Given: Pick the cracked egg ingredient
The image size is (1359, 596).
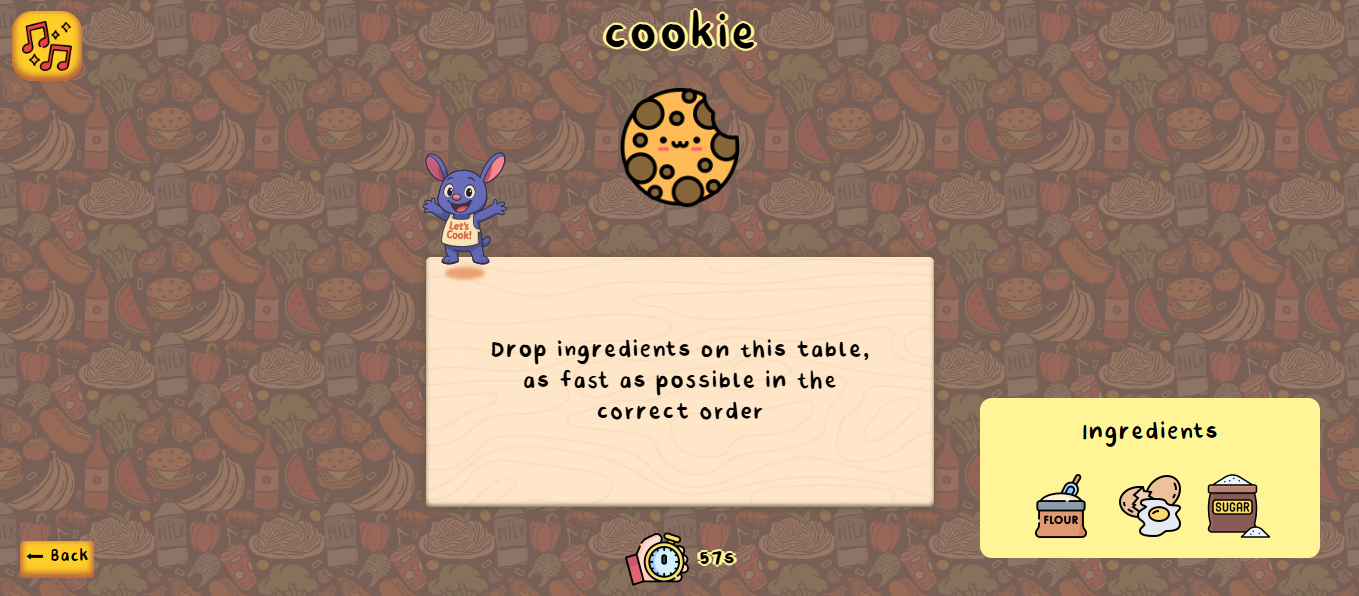Looking at the screenshot, I should point(1150,506).
